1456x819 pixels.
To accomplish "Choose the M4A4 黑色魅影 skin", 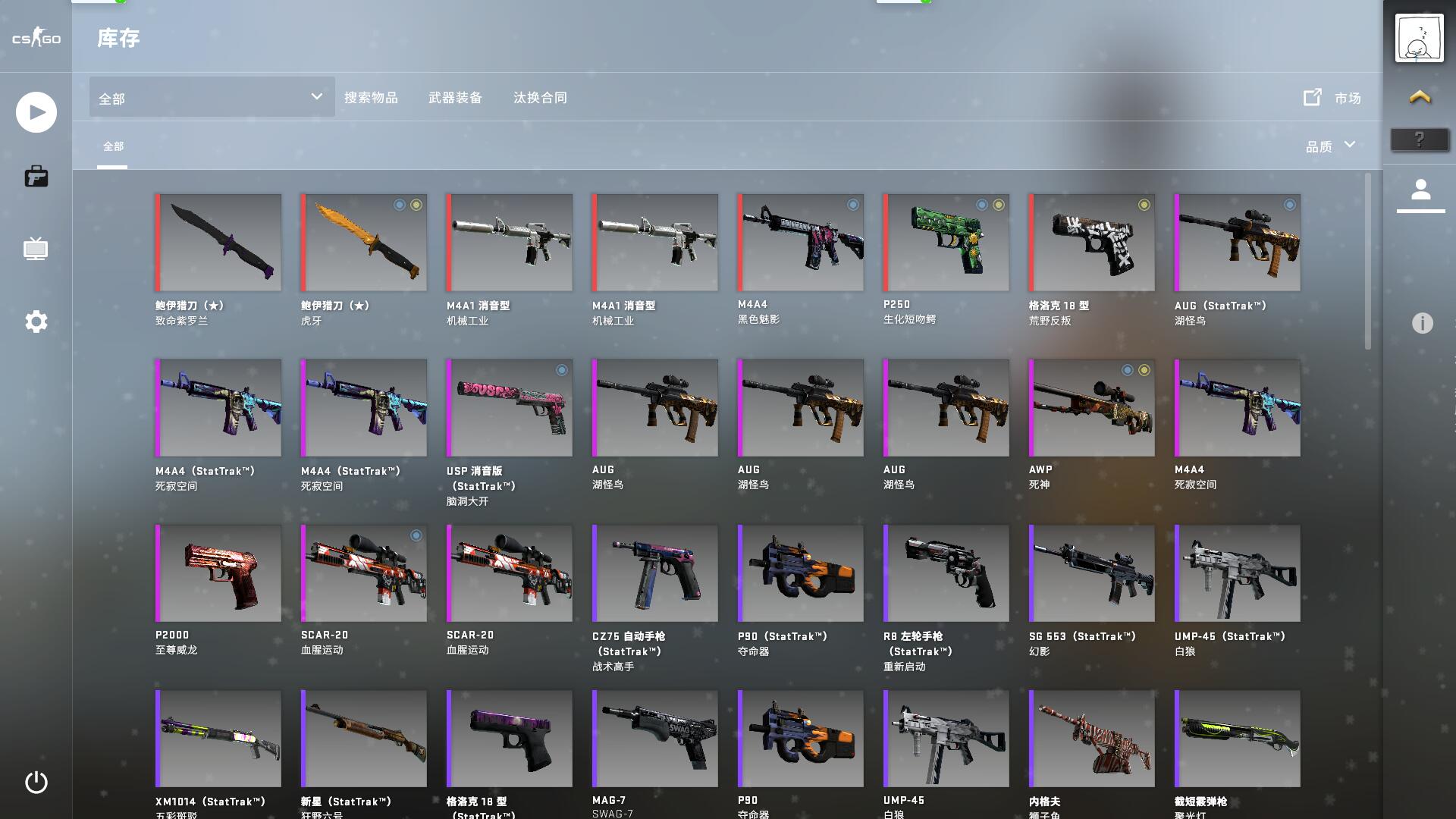I will [x=801, y=243].
